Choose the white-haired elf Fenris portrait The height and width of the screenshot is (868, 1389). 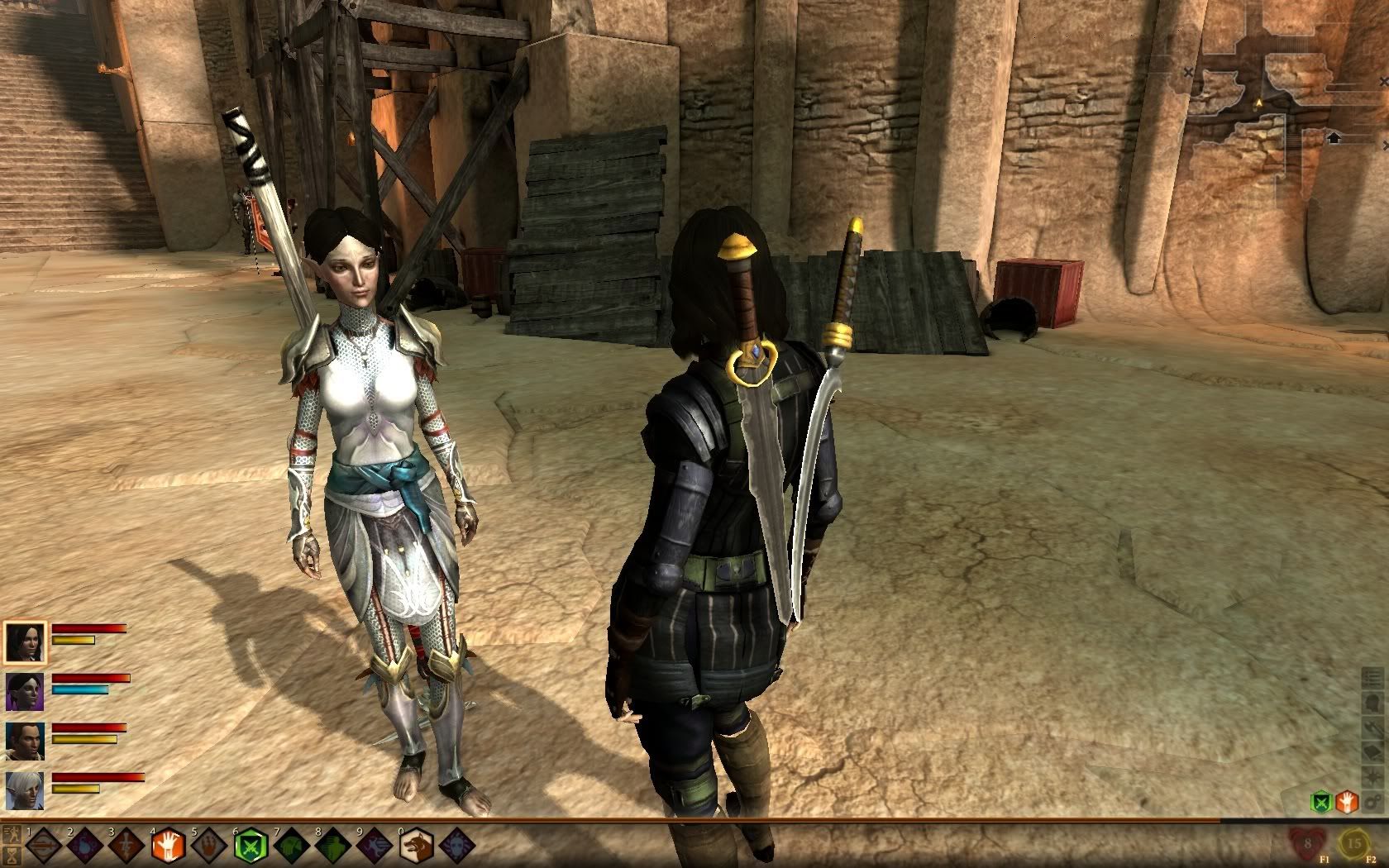[x=23, y=791]
